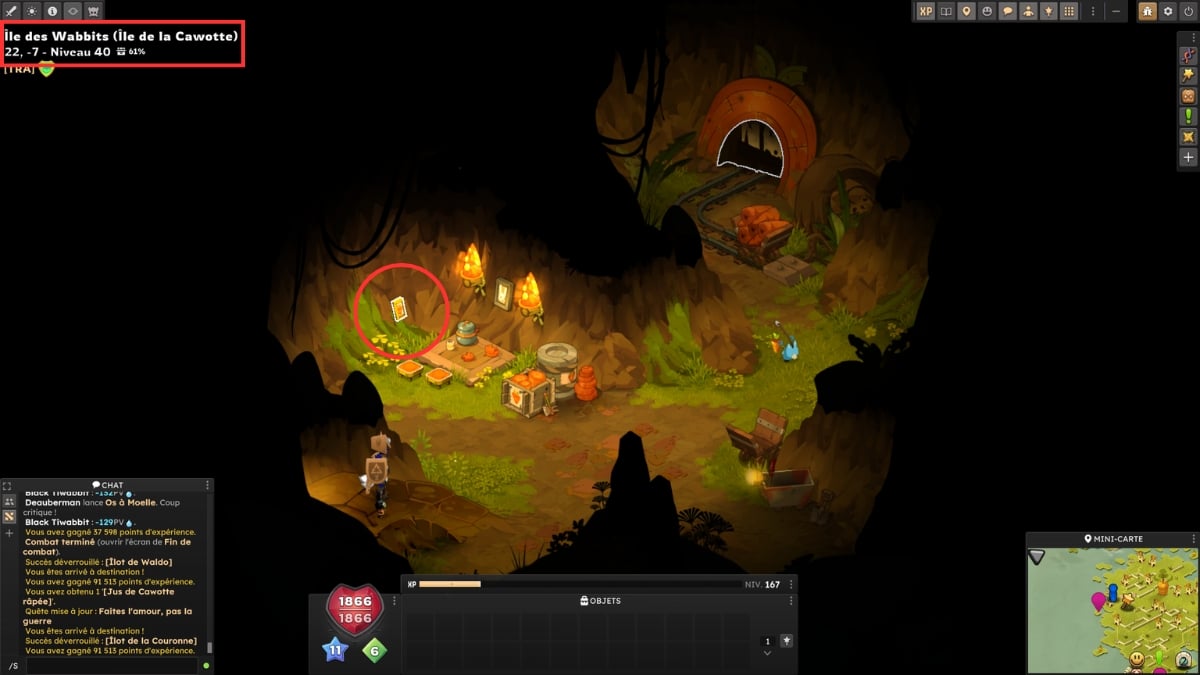Click the grid icon in top toolbar
This screenshot has height=675, width=1200.
(x=1069, y=11)
